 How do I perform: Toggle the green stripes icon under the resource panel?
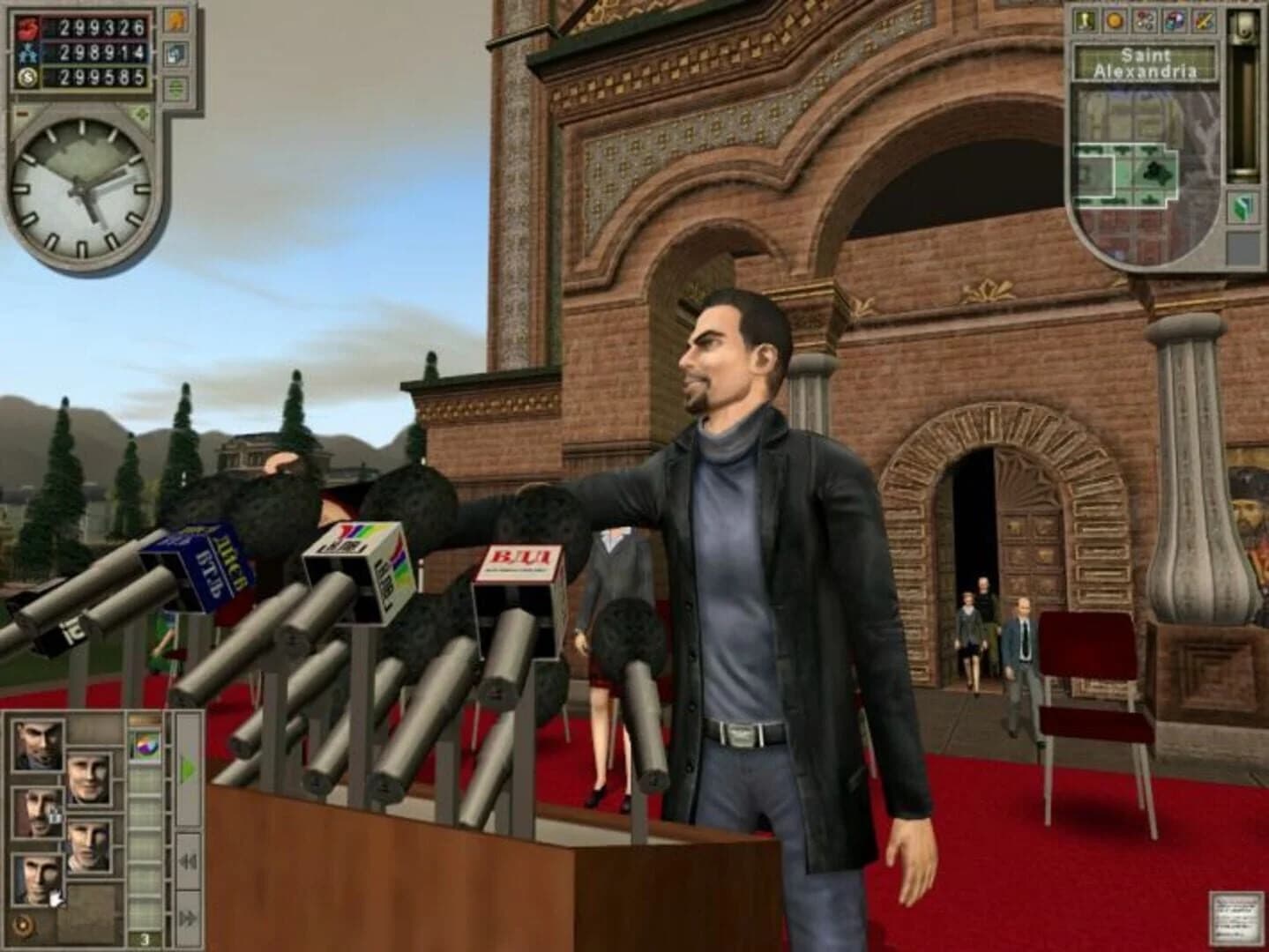pyautogui.click(x=175, y=86)
